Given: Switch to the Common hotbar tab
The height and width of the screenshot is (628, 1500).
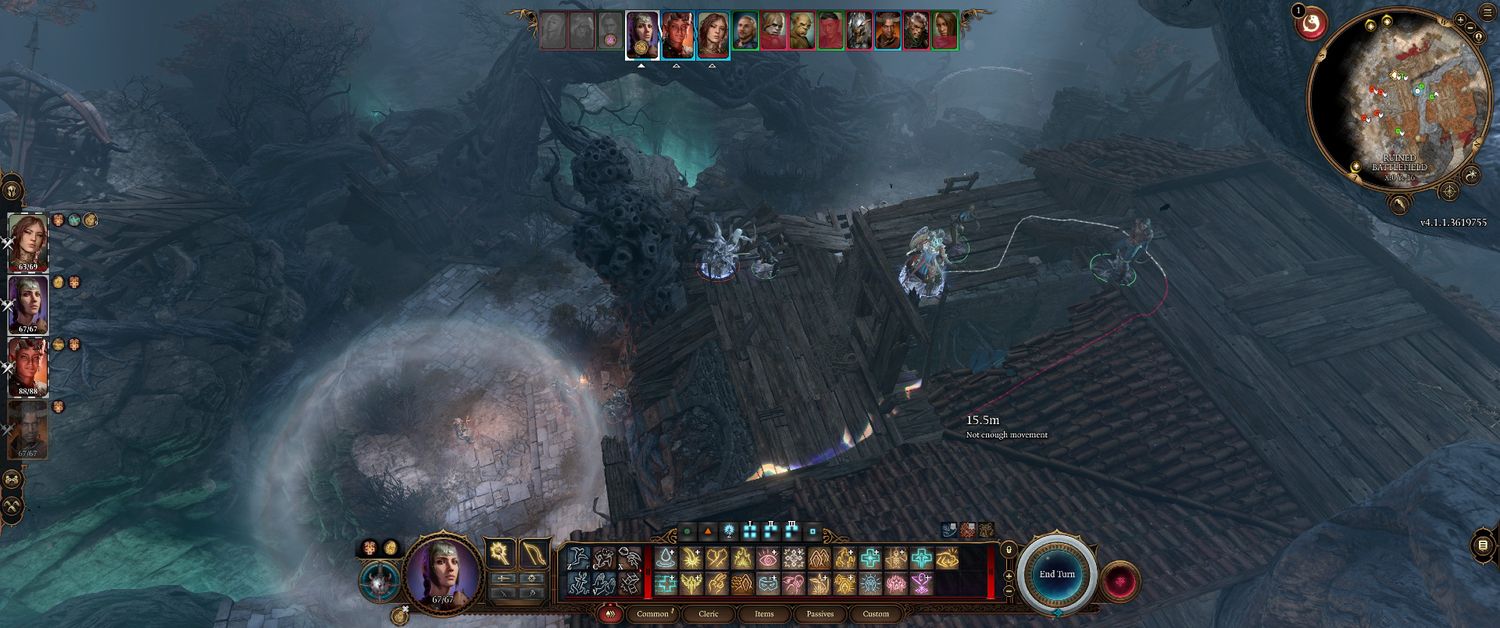Looking at the screenshot, I should pos(652,614).
